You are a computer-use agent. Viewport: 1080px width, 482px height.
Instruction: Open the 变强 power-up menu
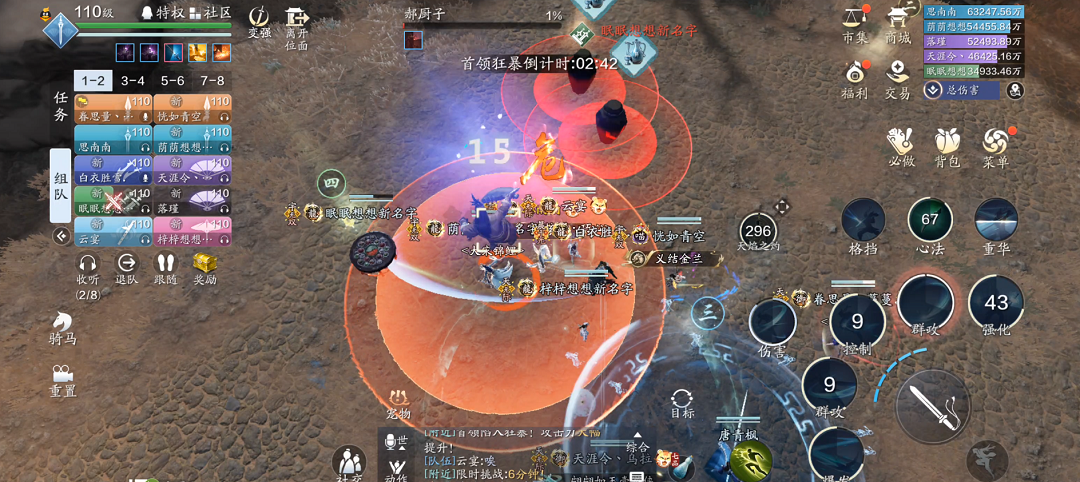[x=259, y=22]
